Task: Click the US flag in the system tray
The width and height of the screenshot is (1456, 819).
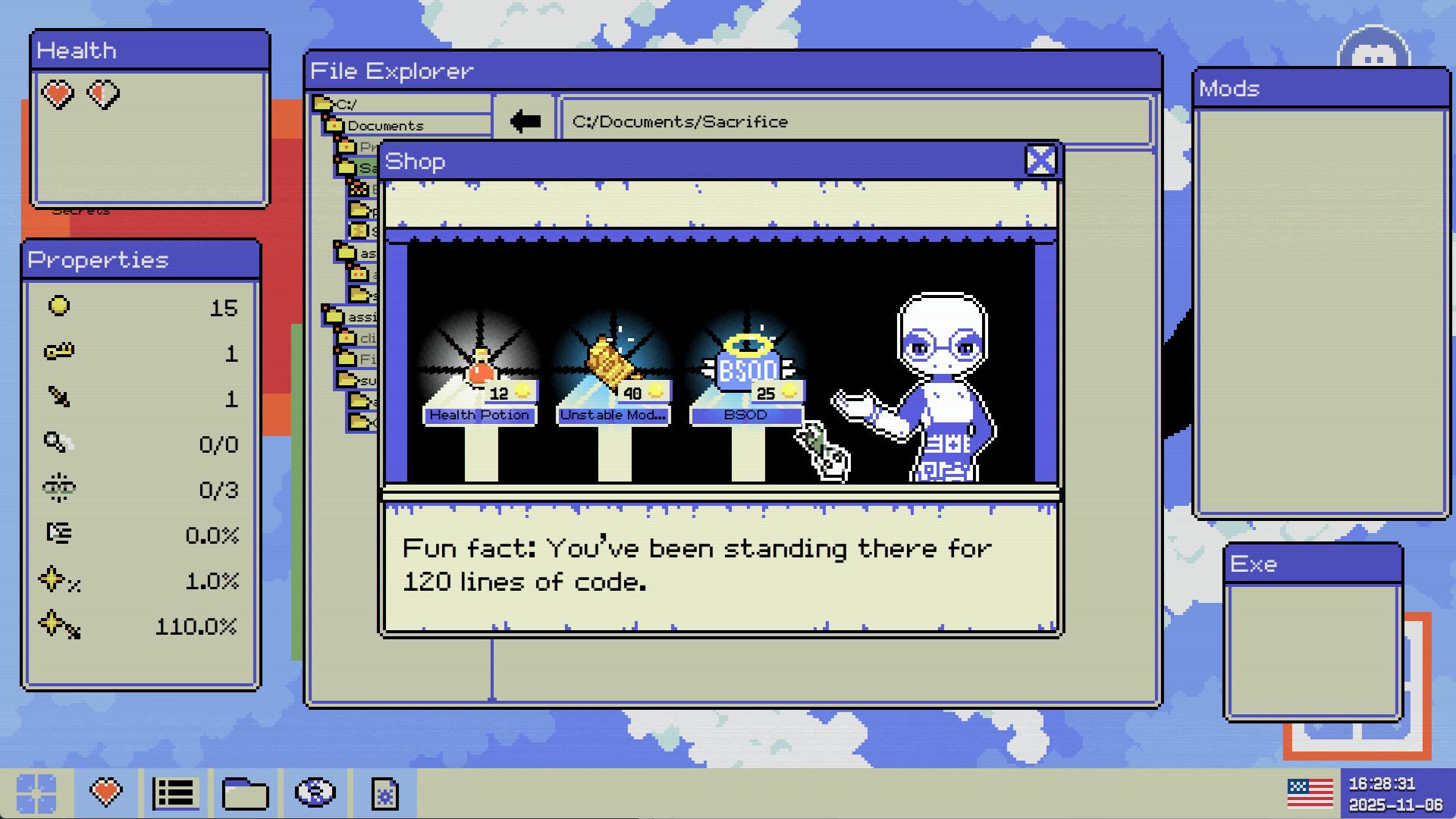Action: tap(1309, 791)
